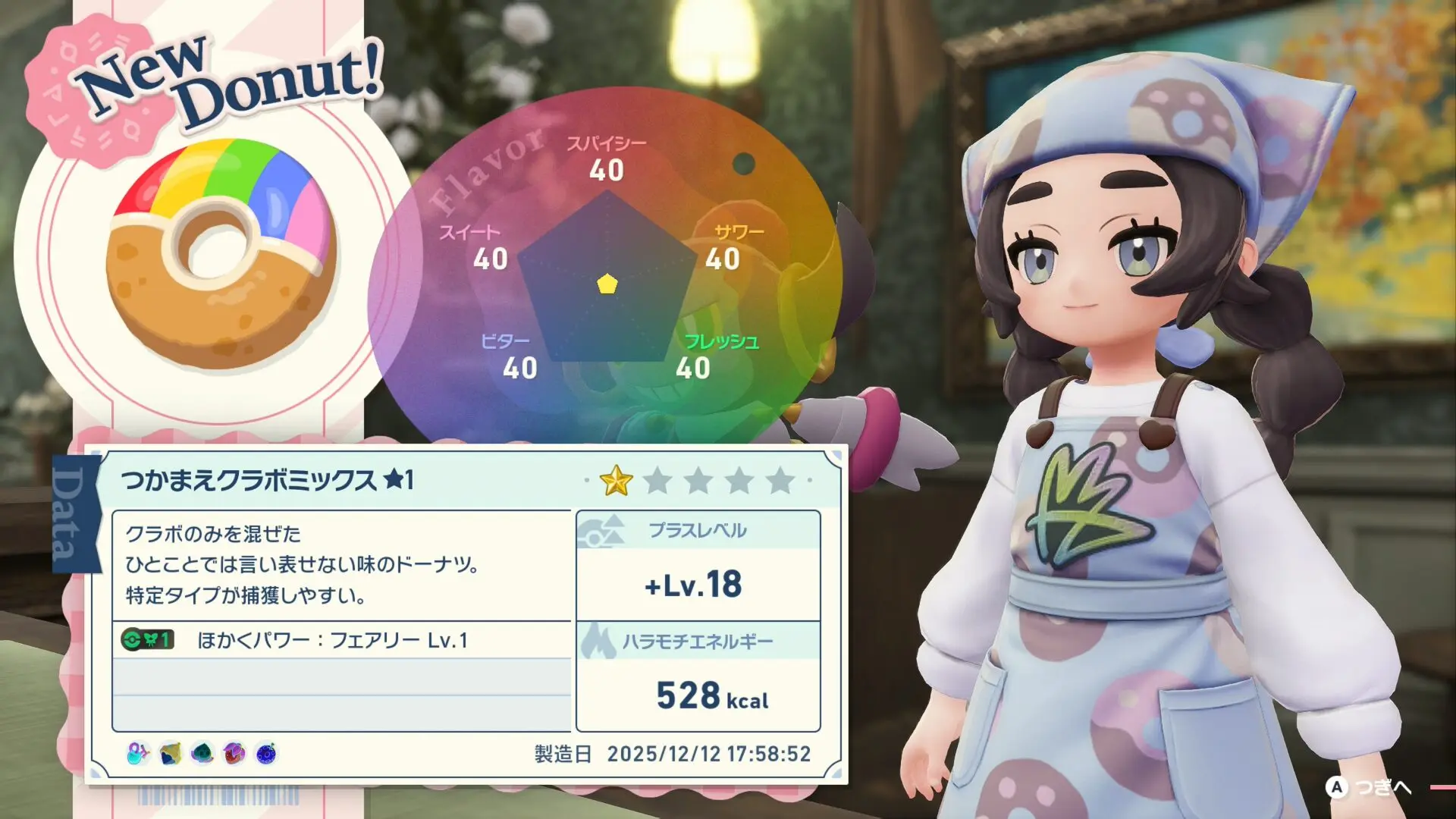Click the ハラモチエネルギー panel header

pos(698,642)
